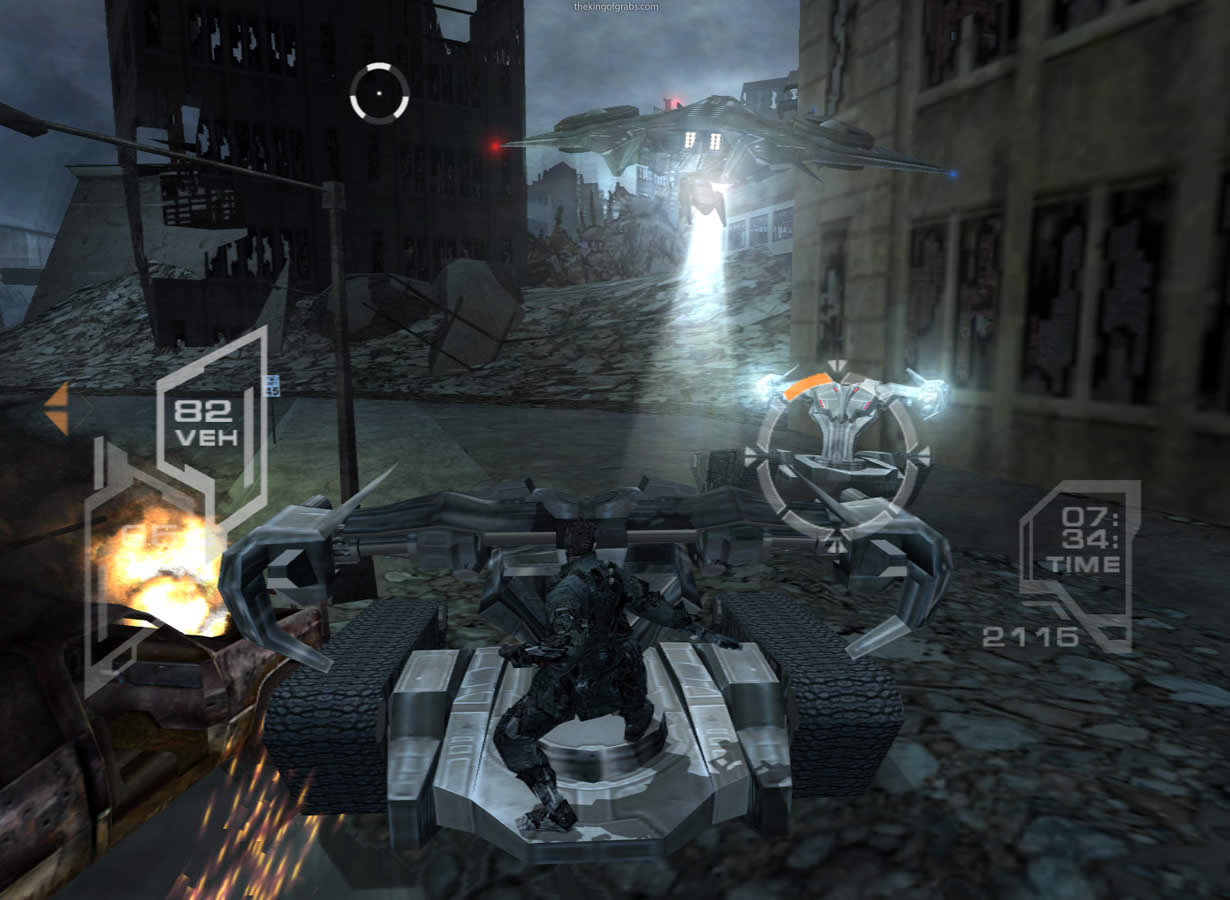The height and width of the screenshot is (900, 1230).
Task: Click the orange direction arrow indicator
Action: point(57,408)
